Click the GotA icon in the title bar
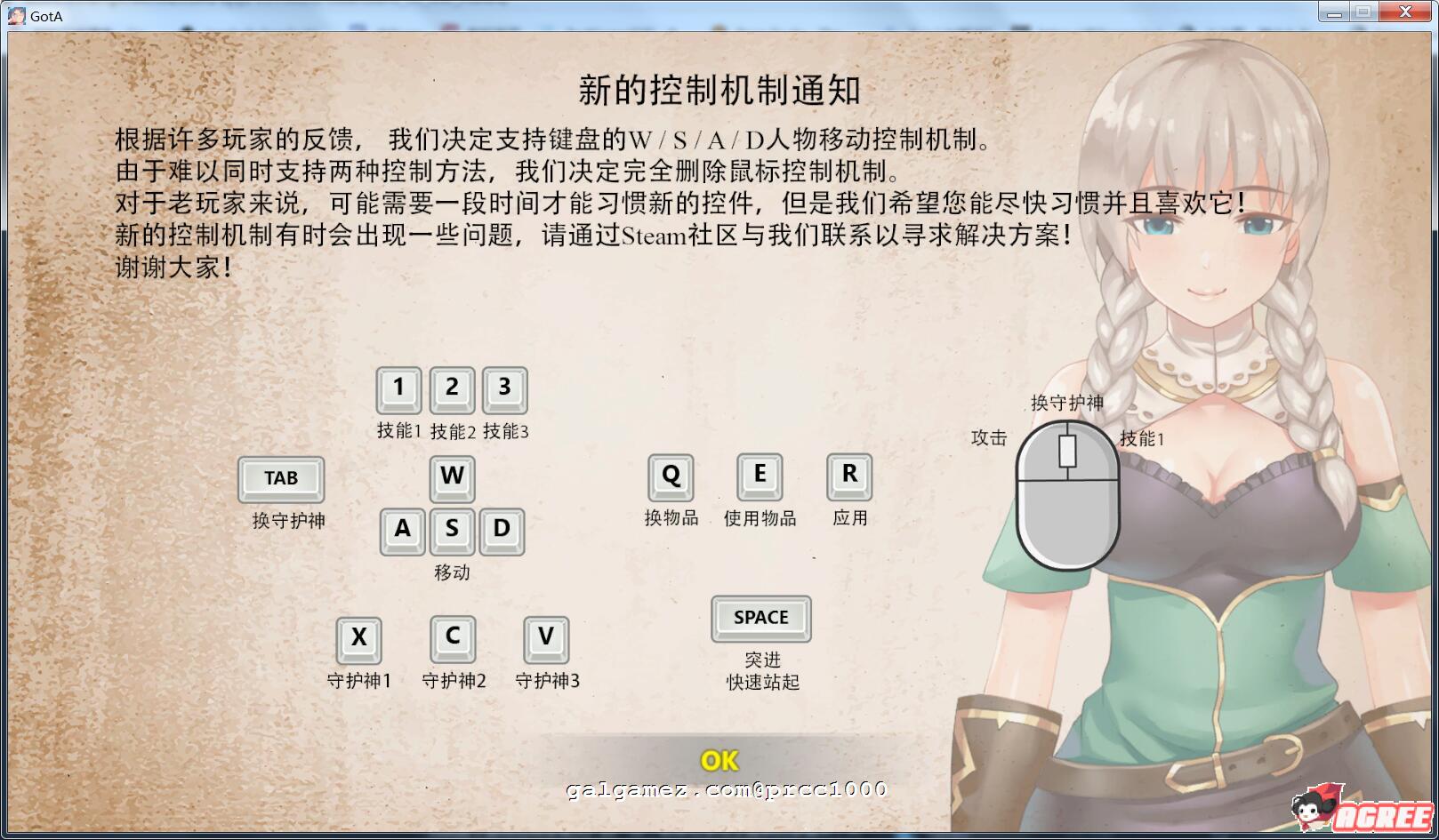Viewport: 1439px width, 840px height. pyautogui.click(x=15, y=14)
